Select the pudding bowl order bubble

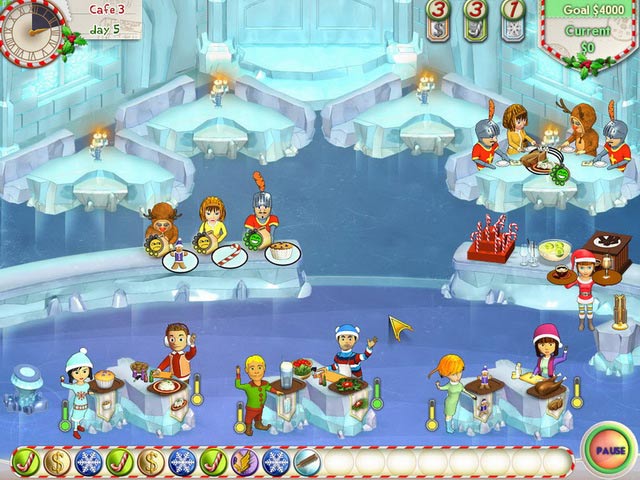(282, 252)
